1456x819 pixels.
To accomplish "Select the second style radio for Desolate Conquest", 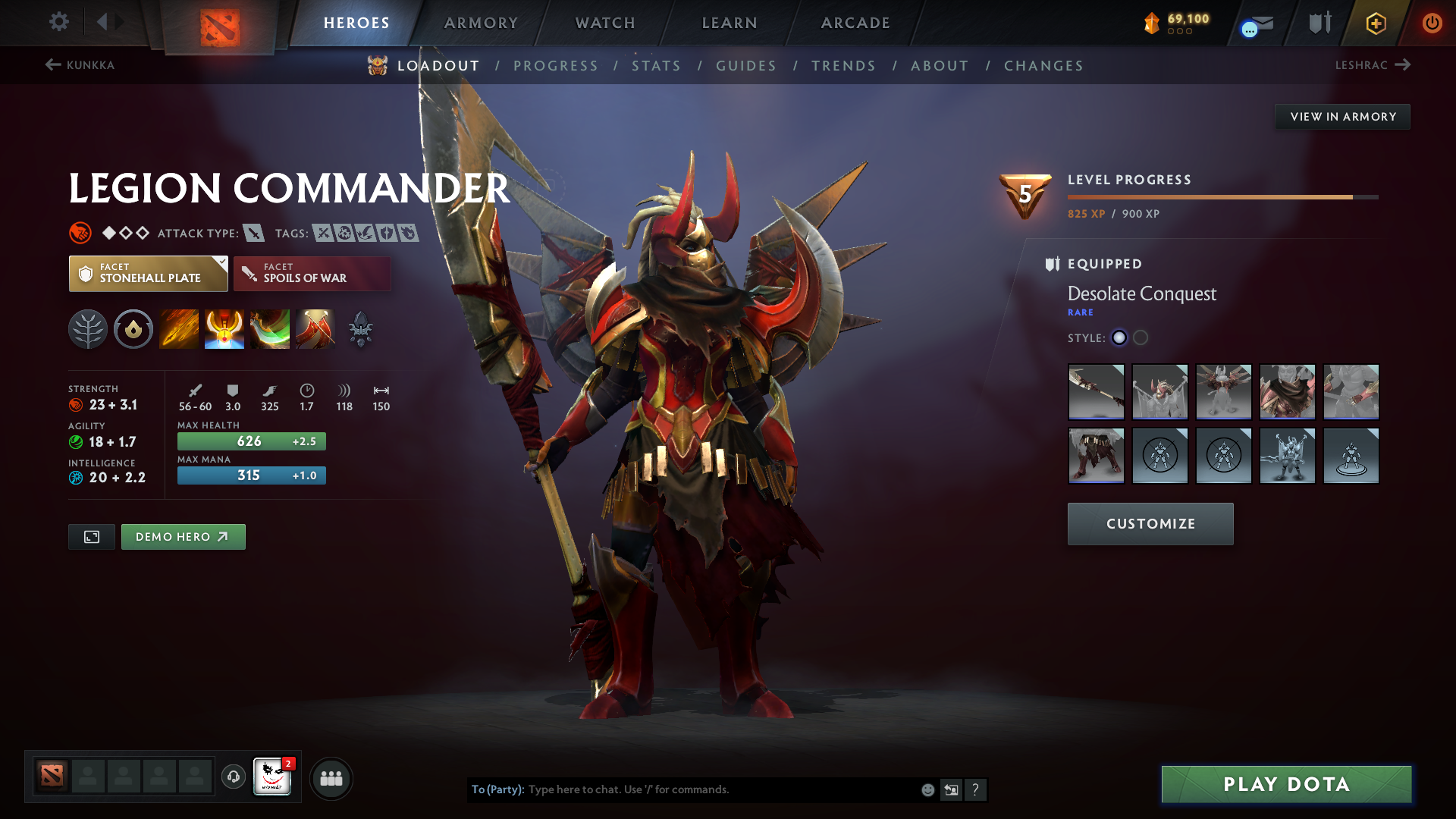I will (1140, 339).
